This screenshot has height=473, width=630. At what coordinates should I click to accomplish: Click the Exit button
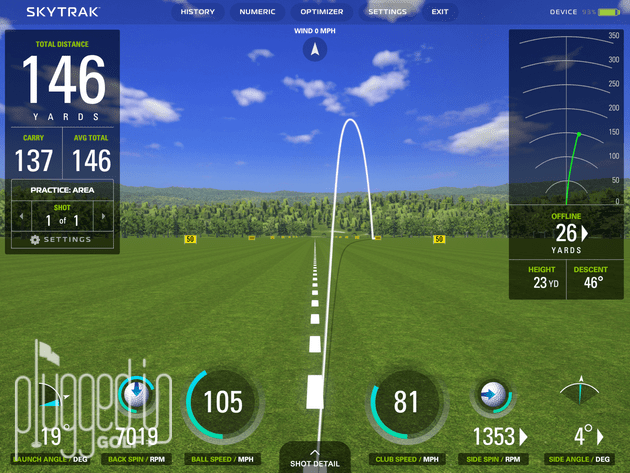click(x=440, y=12)
